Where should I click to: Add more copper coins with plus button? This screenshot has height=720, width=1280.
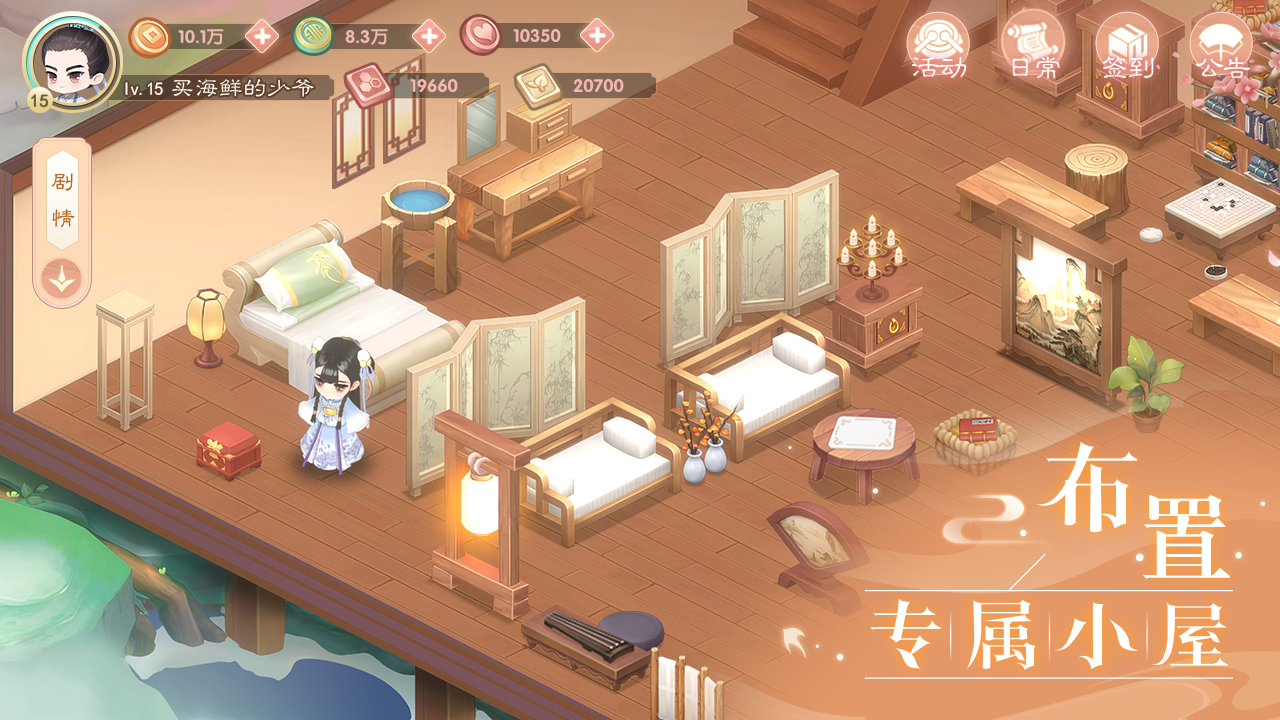[262, 38]
